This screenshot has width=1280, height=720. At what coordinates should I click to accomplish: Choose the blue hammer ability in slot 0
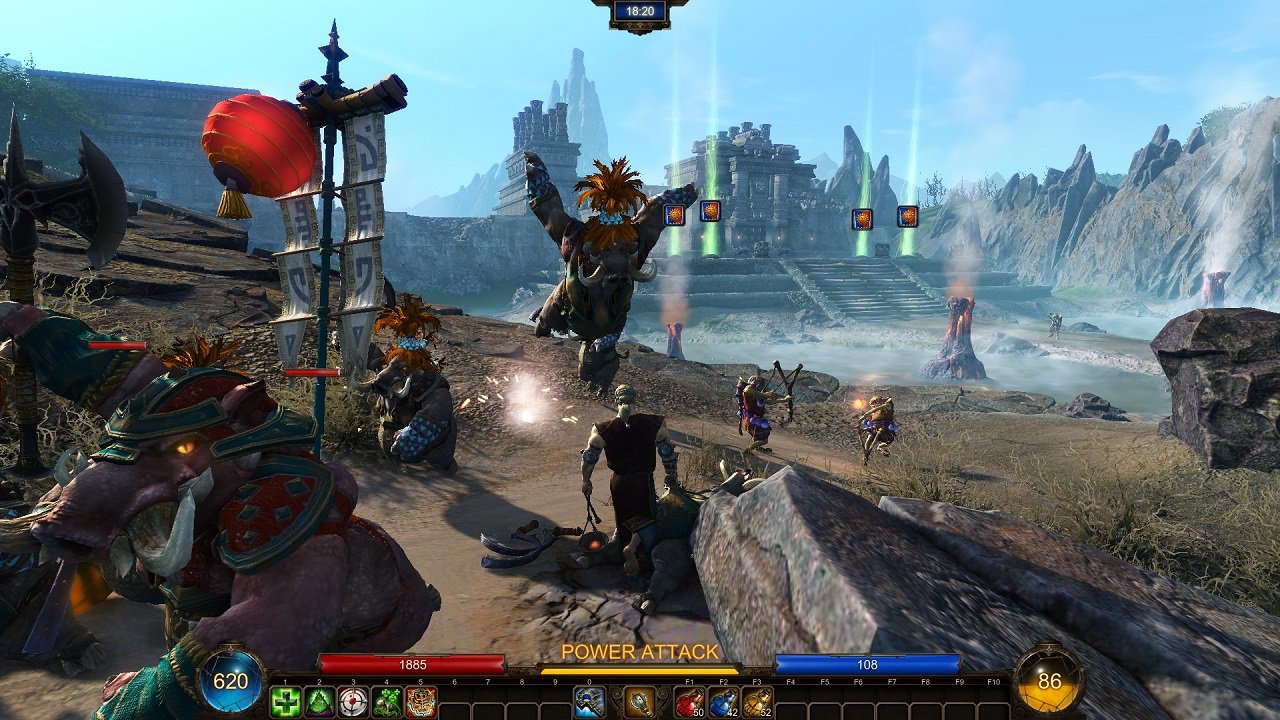tap(589, 702)
